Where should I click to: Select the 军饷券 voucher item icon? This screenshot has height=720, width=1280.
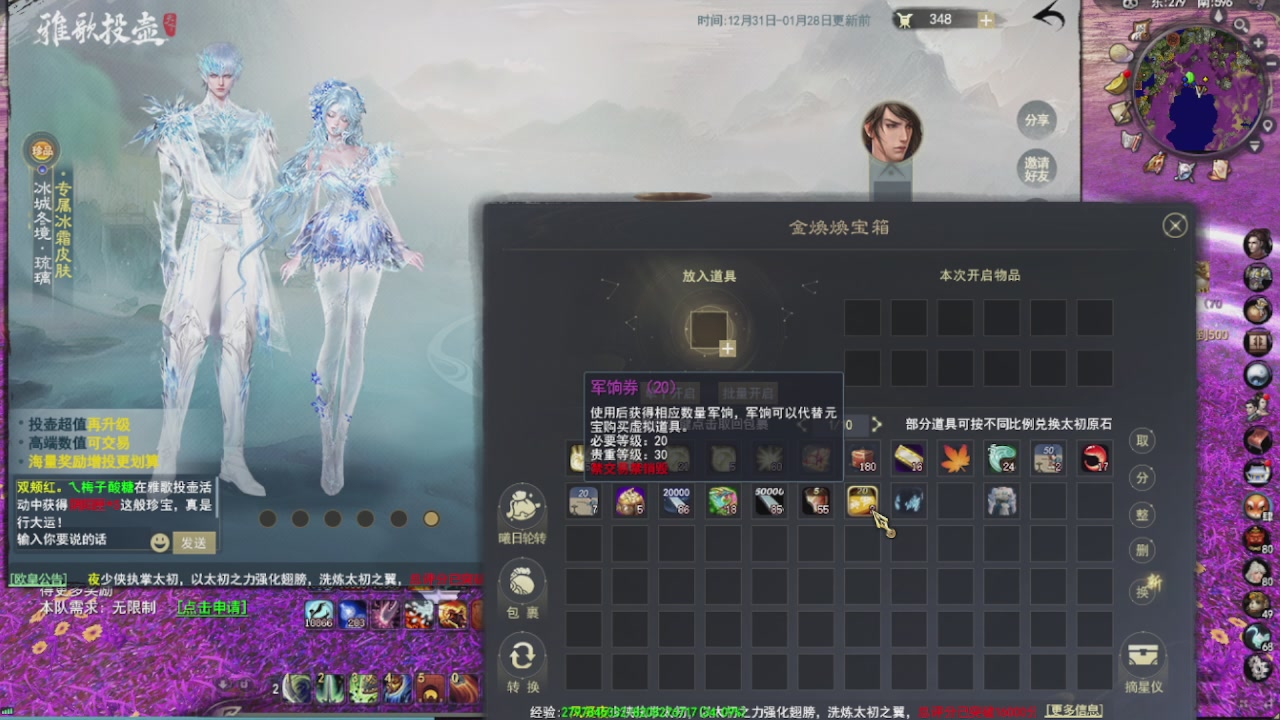pos(861,501)
